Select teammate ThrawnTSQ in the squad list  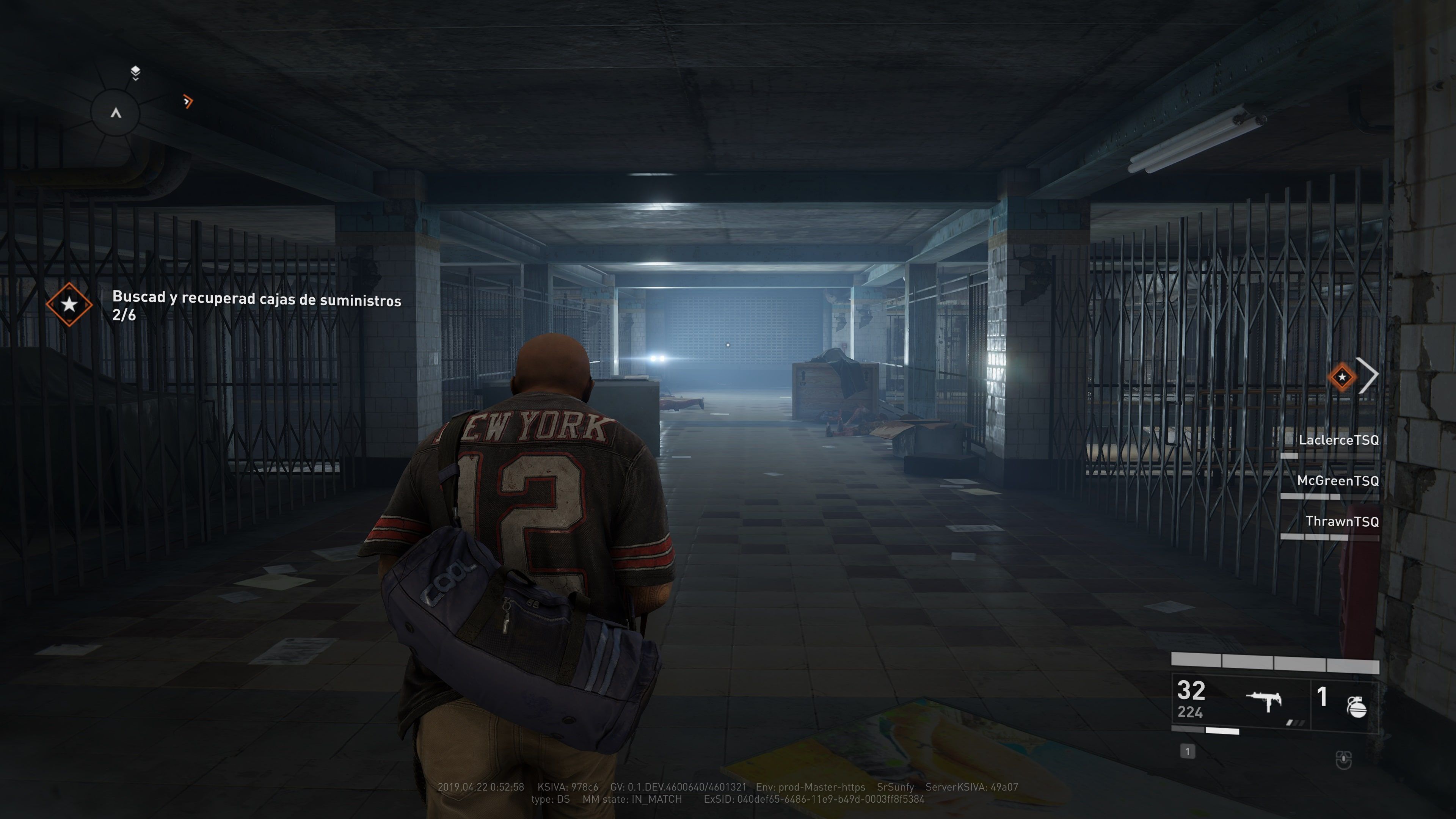tap(1341, 522)
